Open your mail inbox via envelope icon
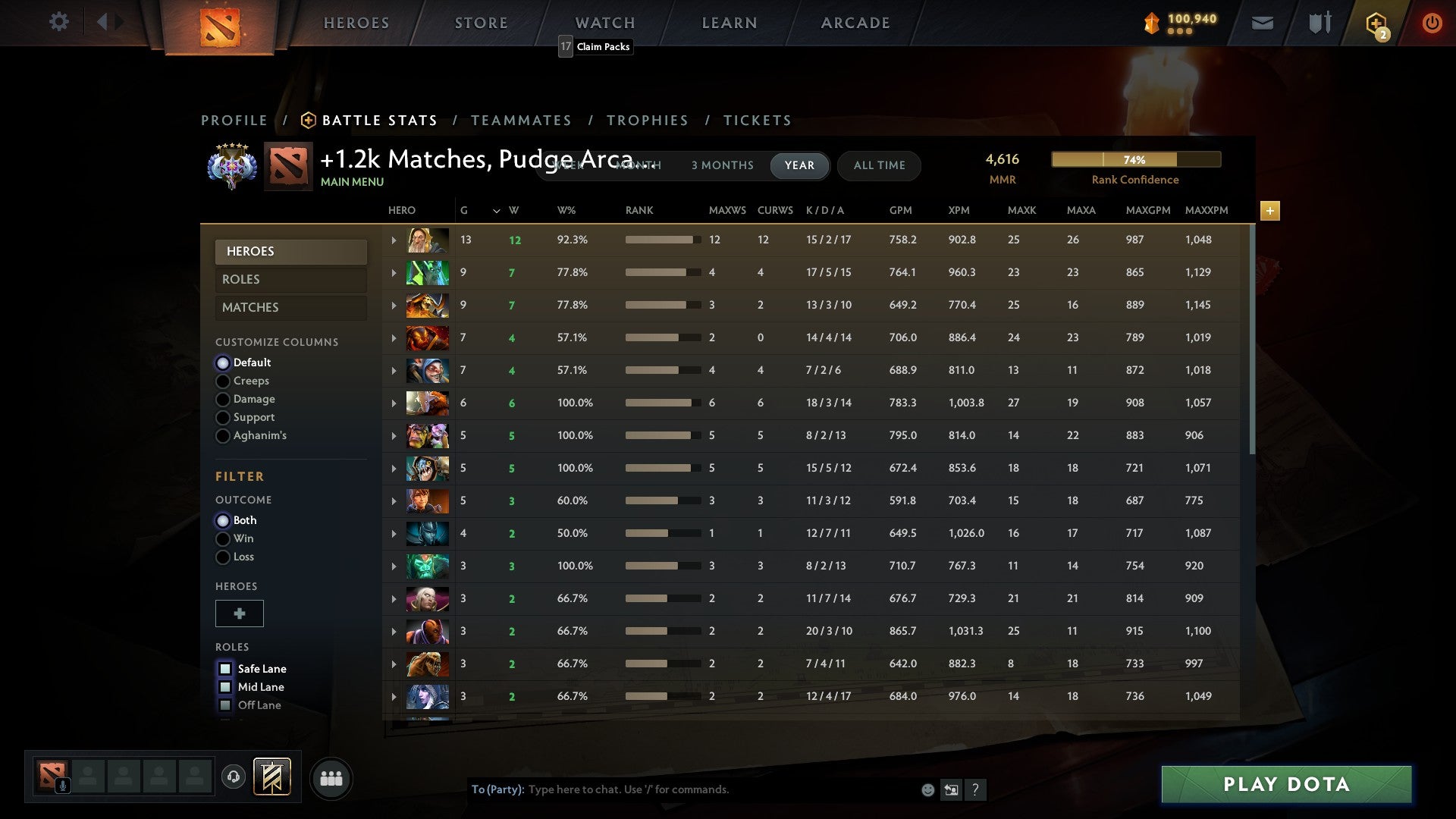The height and width of the screenshot is (819, 1456). [x=1261, y=22]
